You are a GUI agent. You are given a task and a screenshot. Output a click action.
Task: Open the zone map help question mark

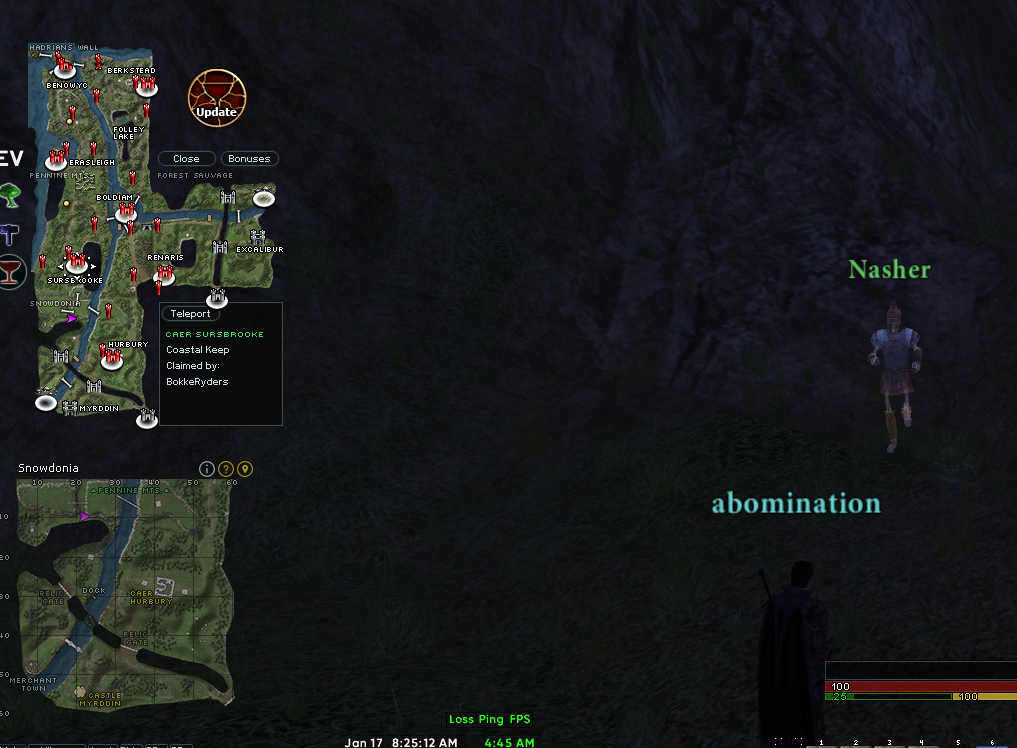coord(226,469)
